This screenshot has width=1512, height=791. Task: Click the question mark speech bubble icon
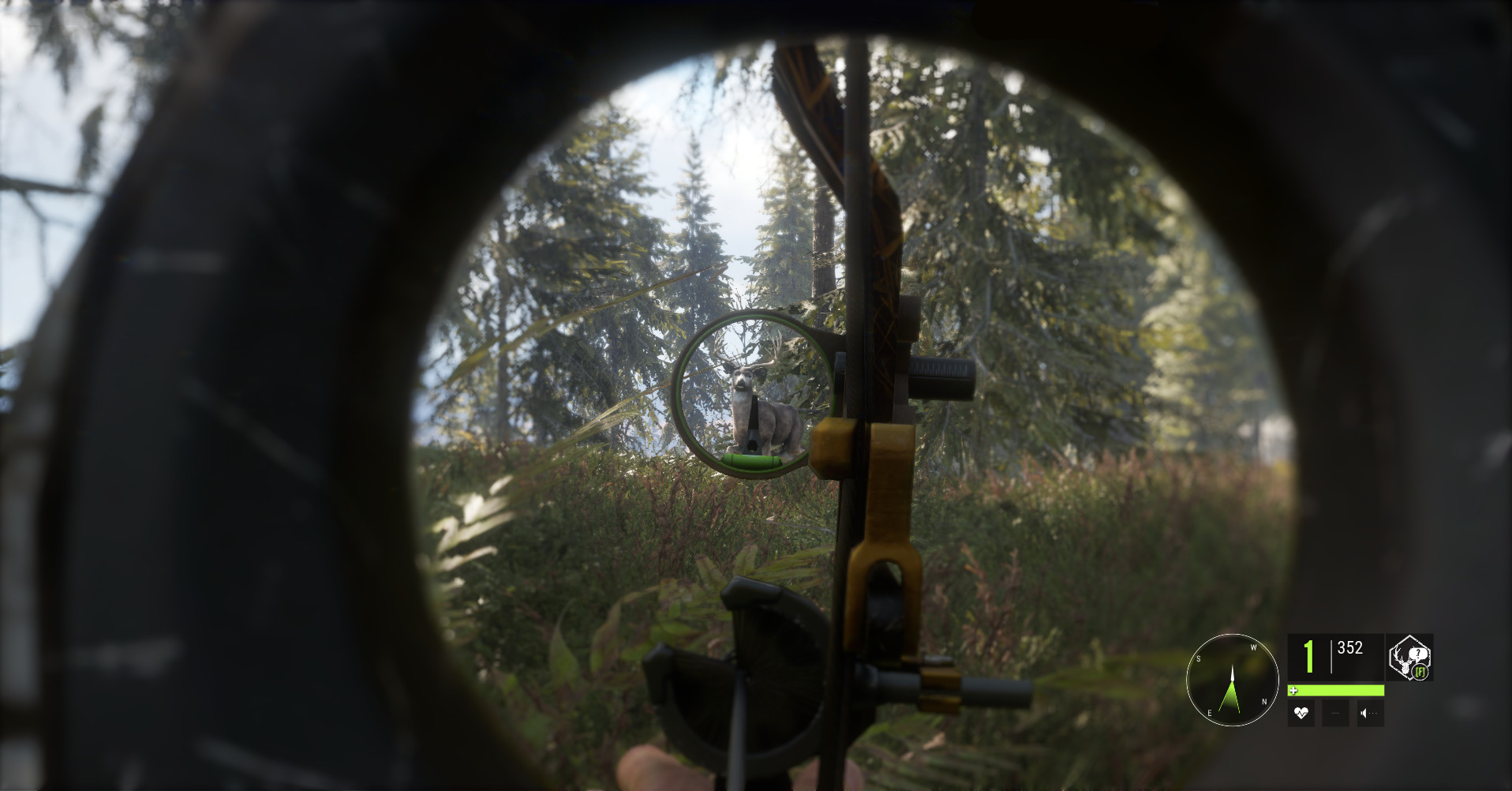point(1418,653)
